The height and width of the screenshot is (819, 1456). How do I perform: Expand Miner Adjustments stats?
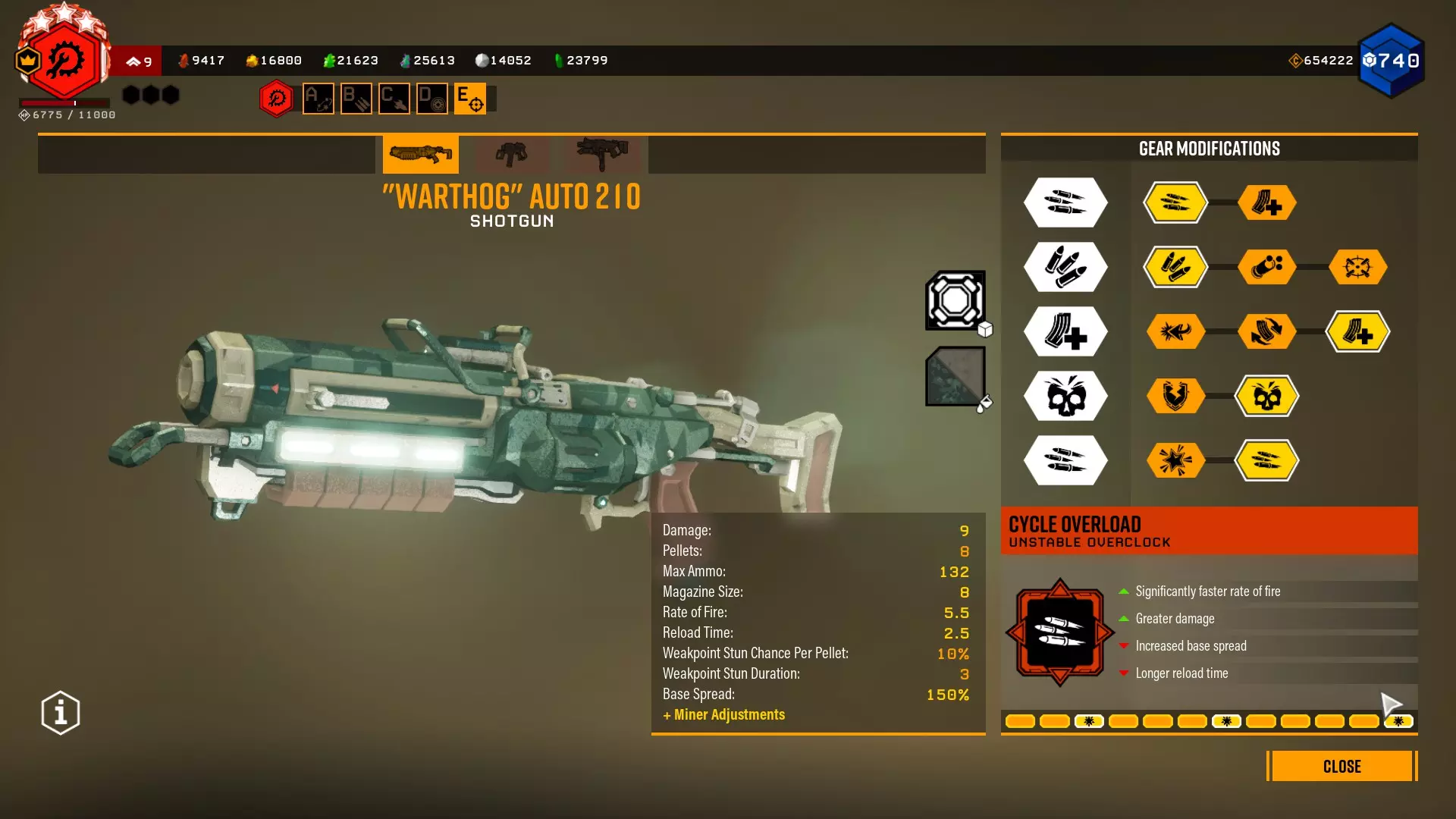(x=723, y=714)
